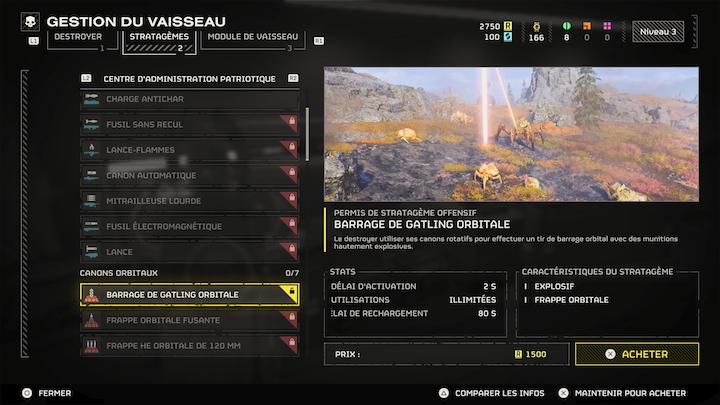Select Frappe Orbitale Fusante
The image size is (720, 405).
coord(188,320)
